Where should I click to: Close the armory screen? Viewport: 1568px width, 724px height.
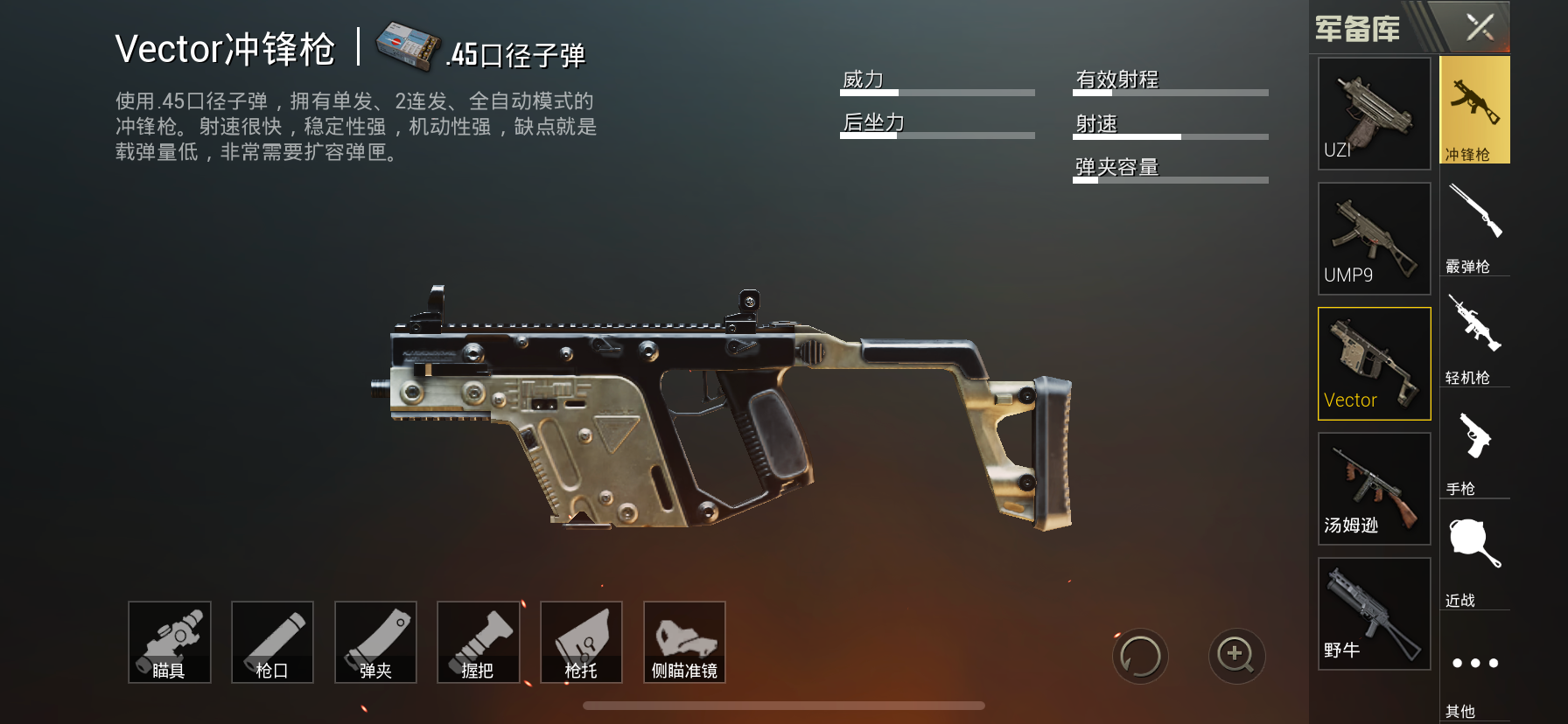tap(1480, 27)
